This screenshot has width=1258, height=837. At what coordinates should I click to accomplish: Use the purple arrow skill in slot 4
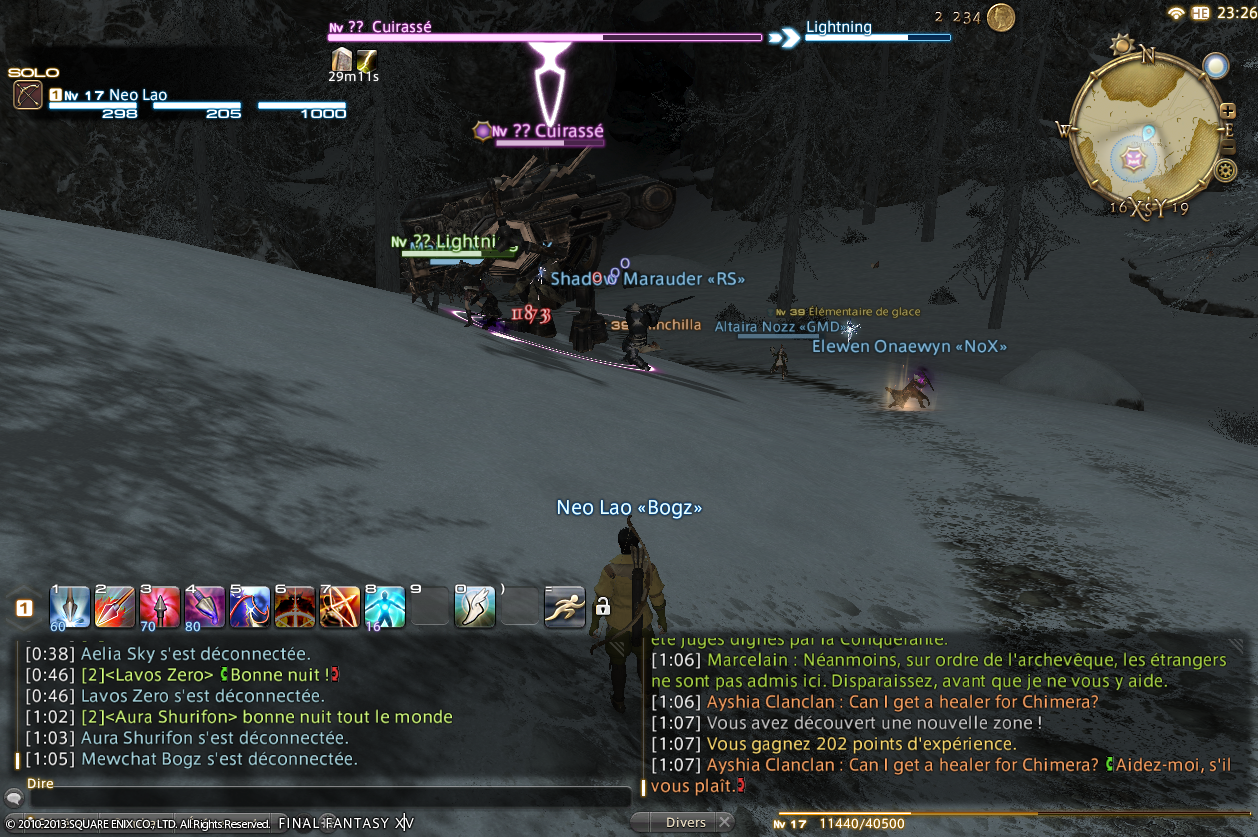[205, 606]
